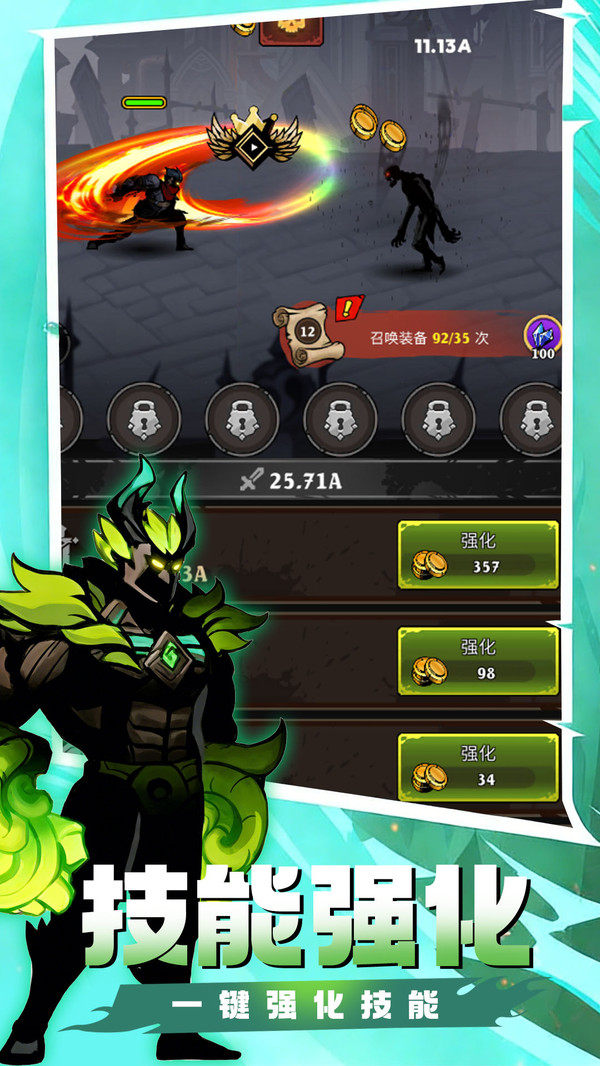Viewport: 600px width, 1066px height.
Task: Click the 强化 button costing 98 coins
Action: (477, 661)
